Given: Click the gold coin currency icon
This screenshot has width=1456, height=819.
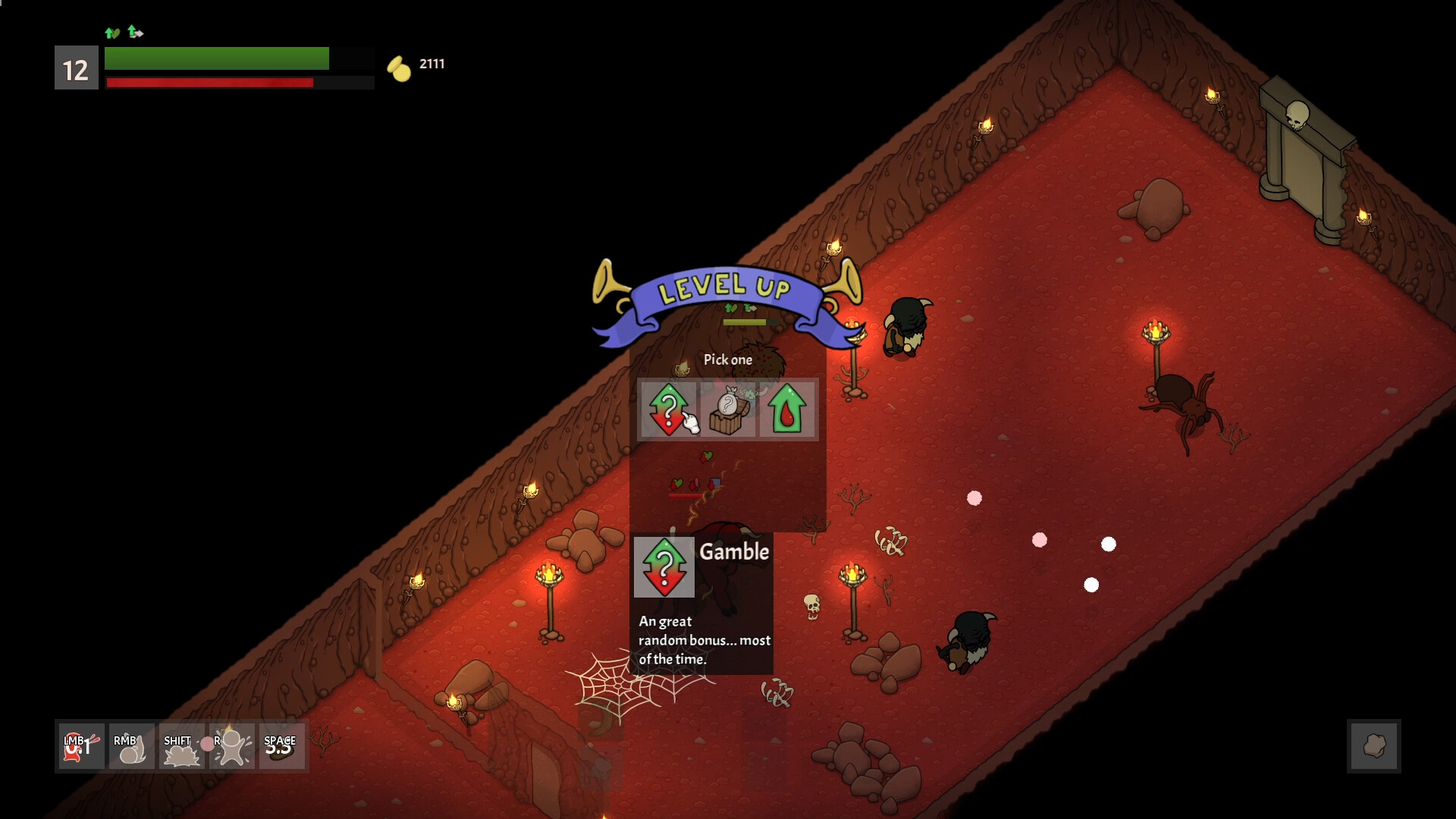Looking at the screenshot, I should point(397,65).
